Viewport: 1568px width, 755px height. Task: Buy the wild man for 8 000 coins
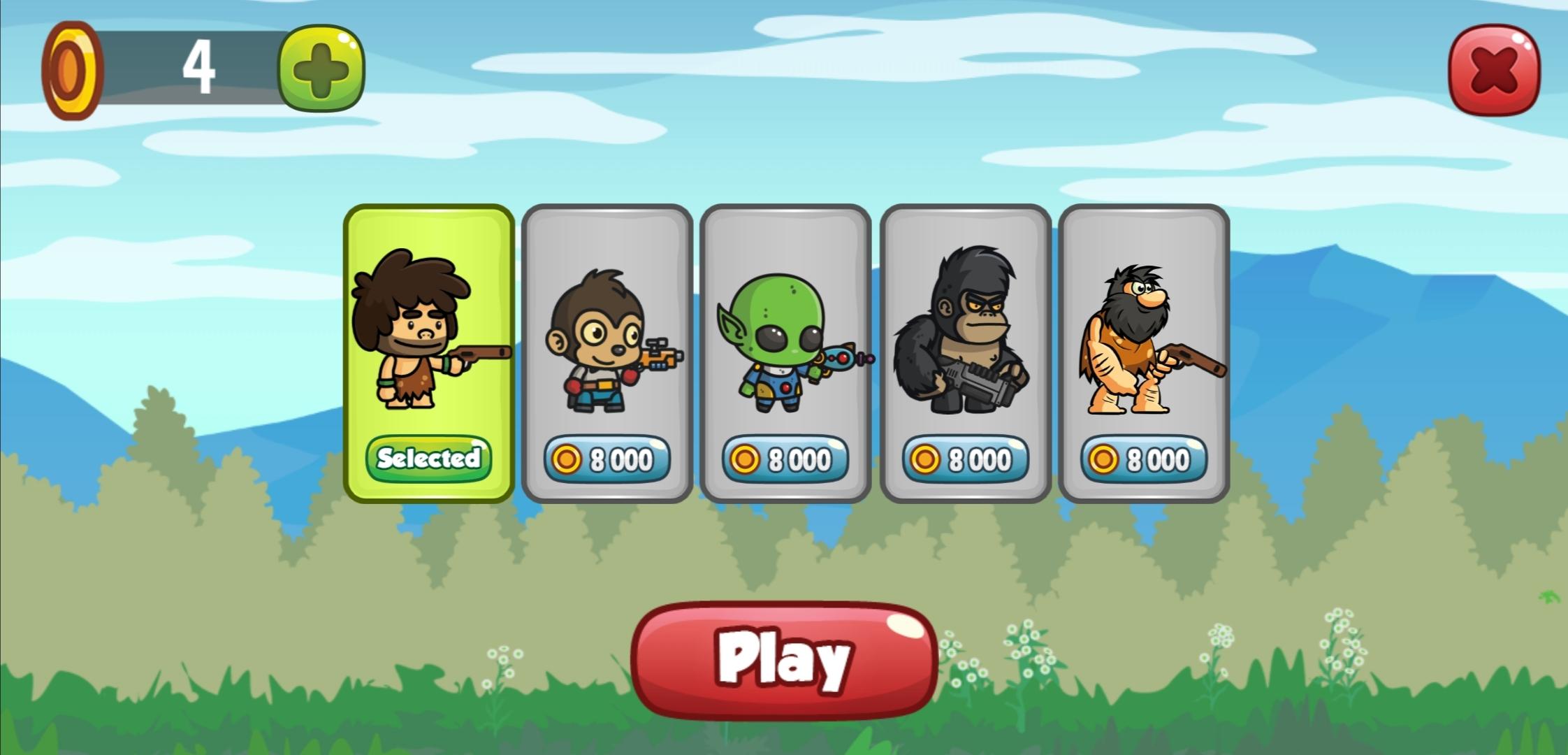[1144, 459]
